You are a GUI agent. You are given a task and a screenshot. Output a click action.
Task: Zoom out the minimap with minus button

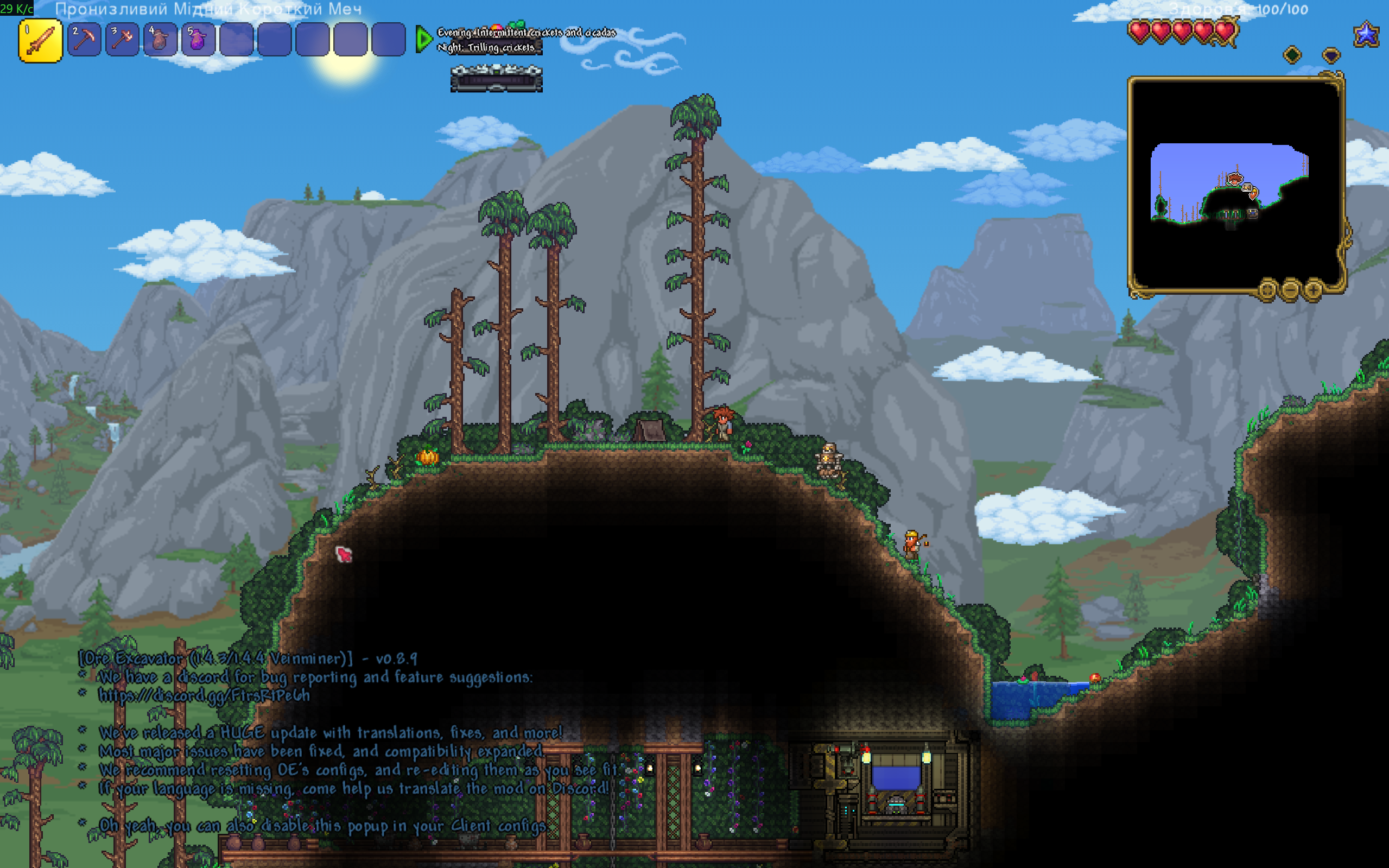click(x=1290, y=289)
